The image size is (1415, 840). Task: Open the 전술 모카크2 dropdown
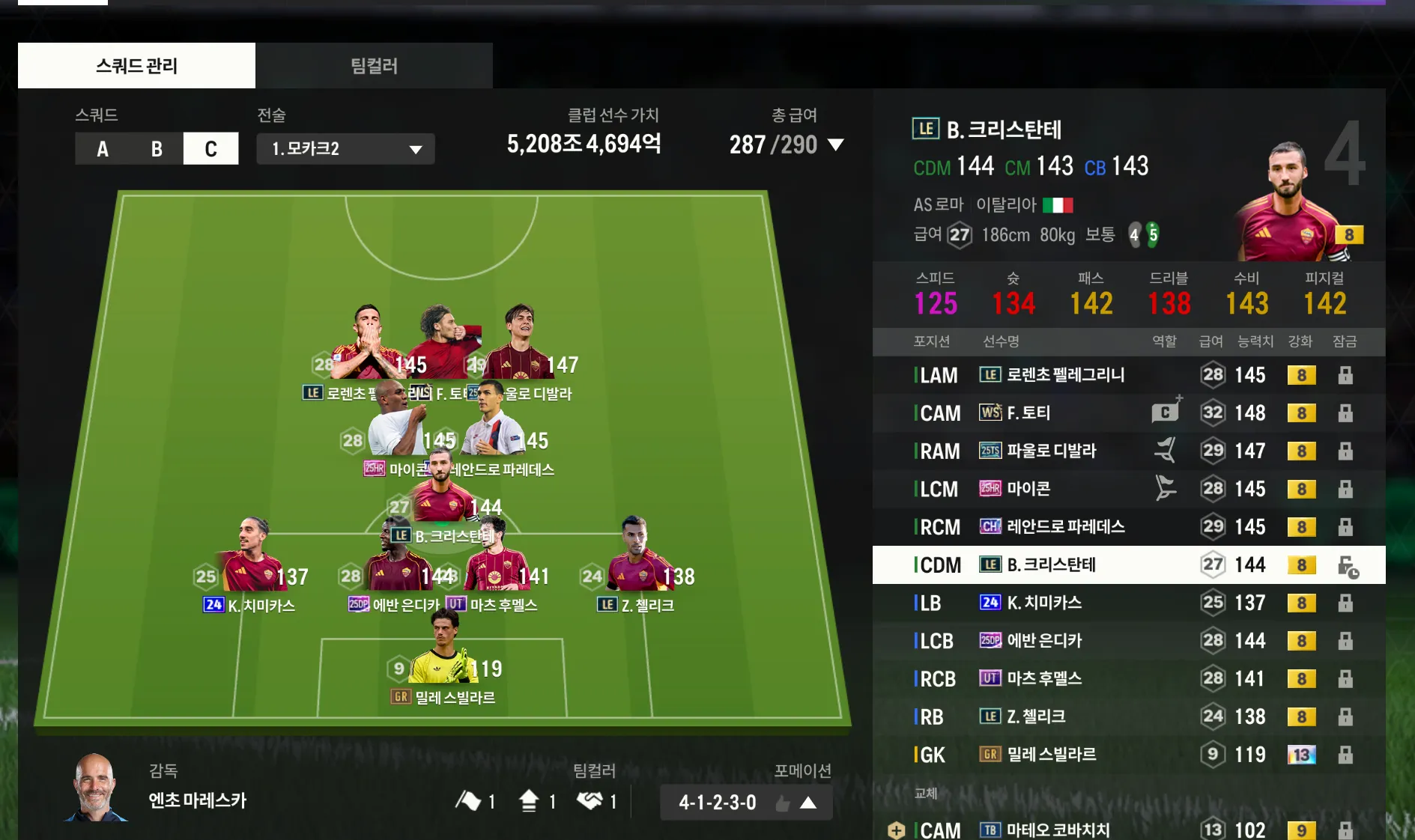pos(345,149)
